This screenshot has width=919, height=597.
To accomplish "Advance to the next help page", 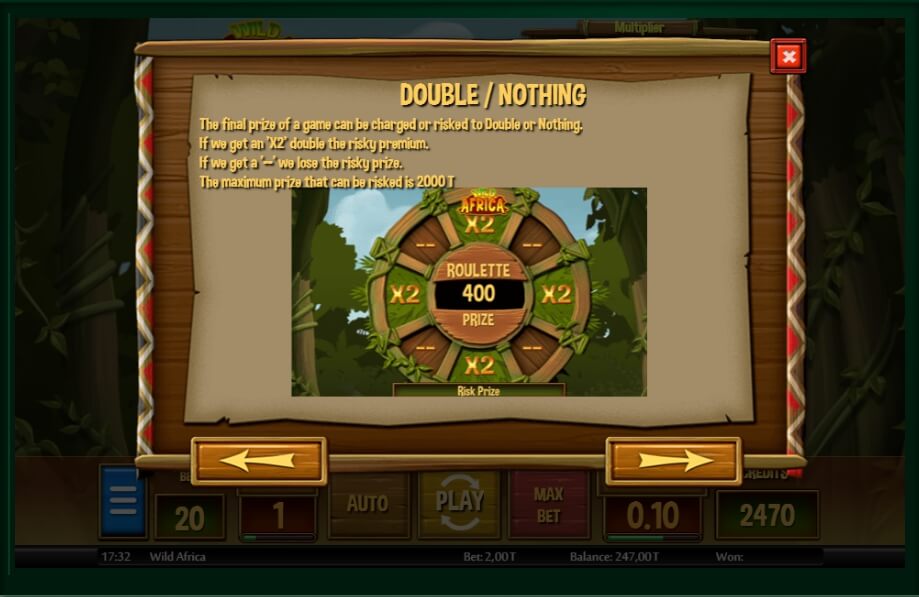I will (674, 461).
